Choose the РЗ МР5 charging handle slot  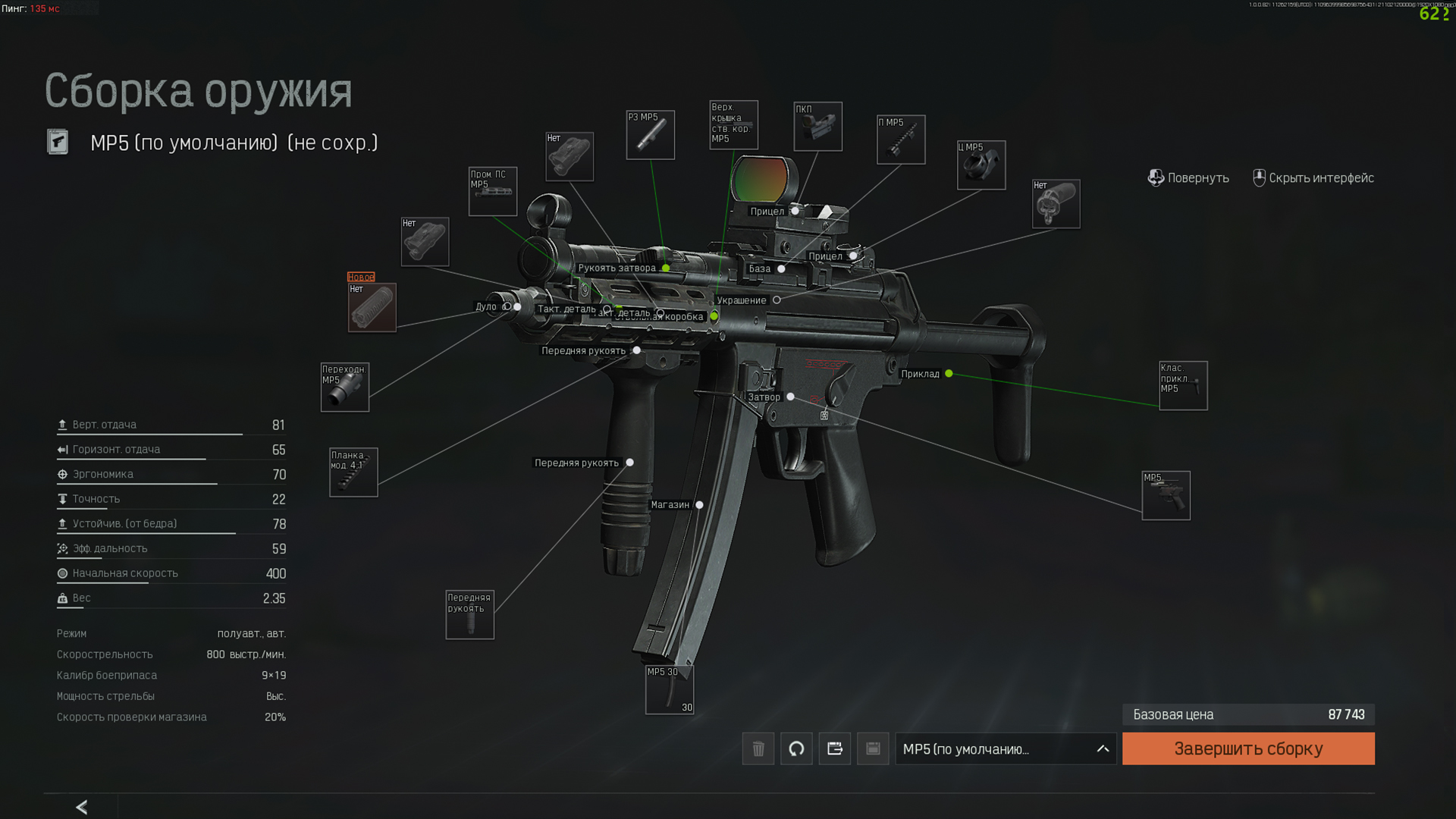pyautogui.click(x=650, y=135)
